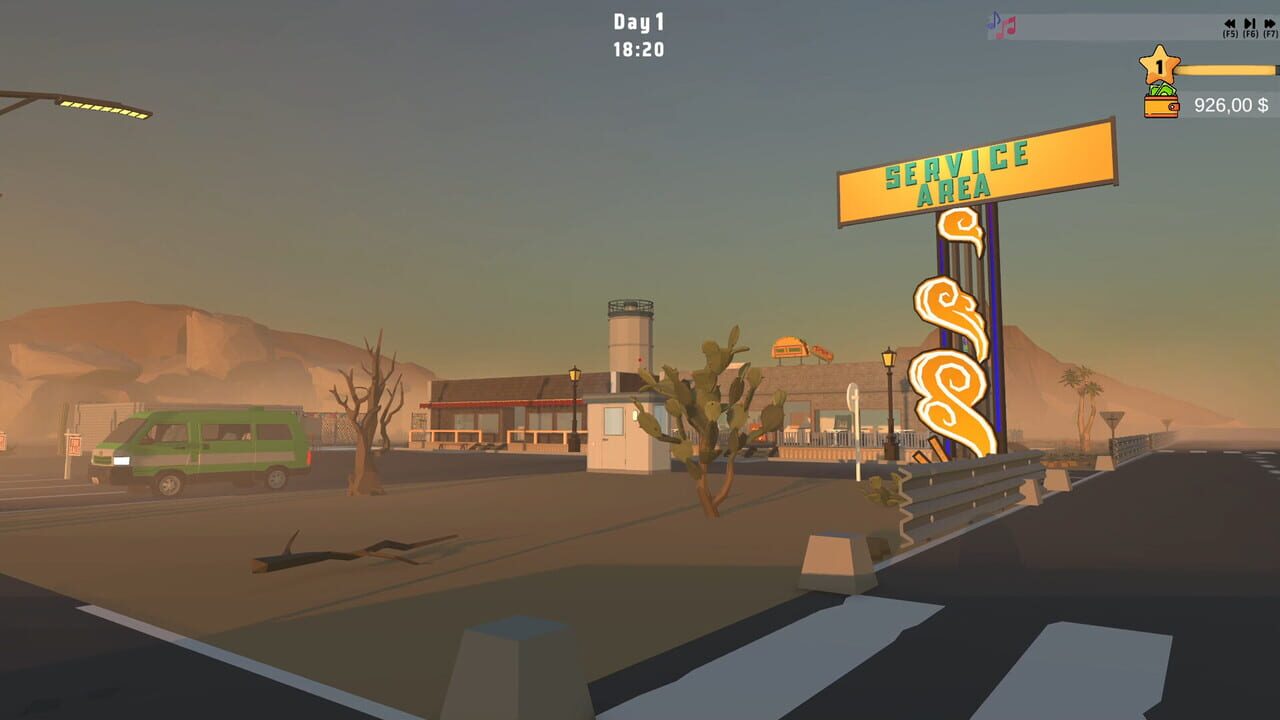Select the previous track rewind icon (F5)
This screenshot has width=1280, height=720.
[x=1230, y=23]
